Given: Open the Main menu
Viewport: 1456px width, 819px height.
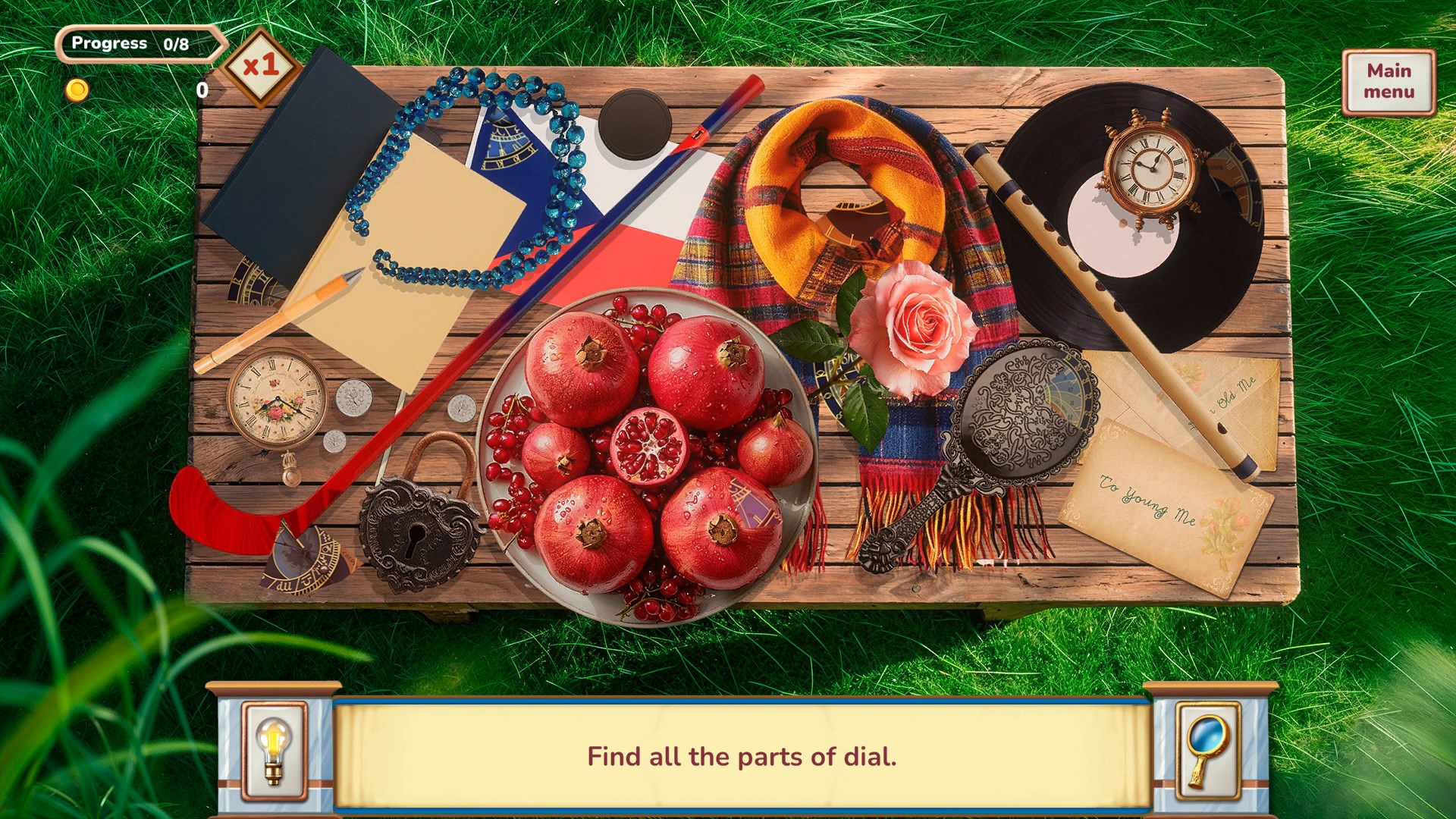Looking at the screenshot, I should point(1389,82).
